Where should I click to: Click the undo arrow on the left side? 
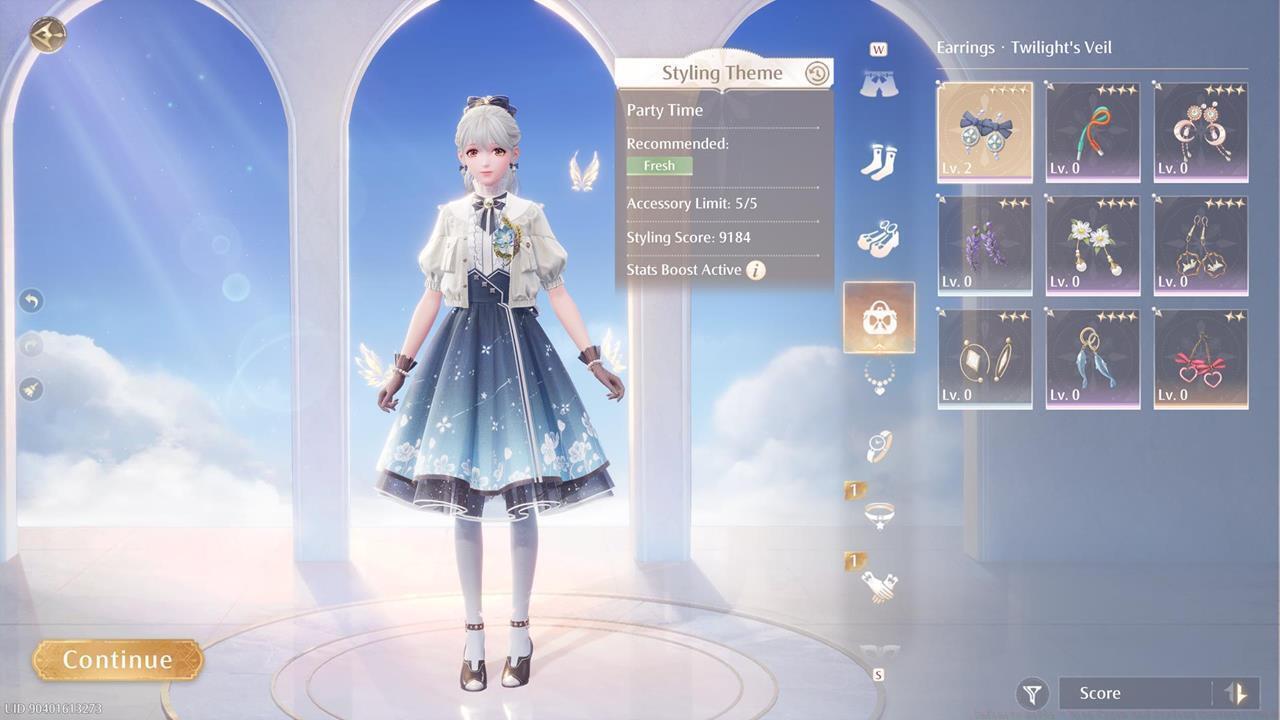(x=30, y=301)
